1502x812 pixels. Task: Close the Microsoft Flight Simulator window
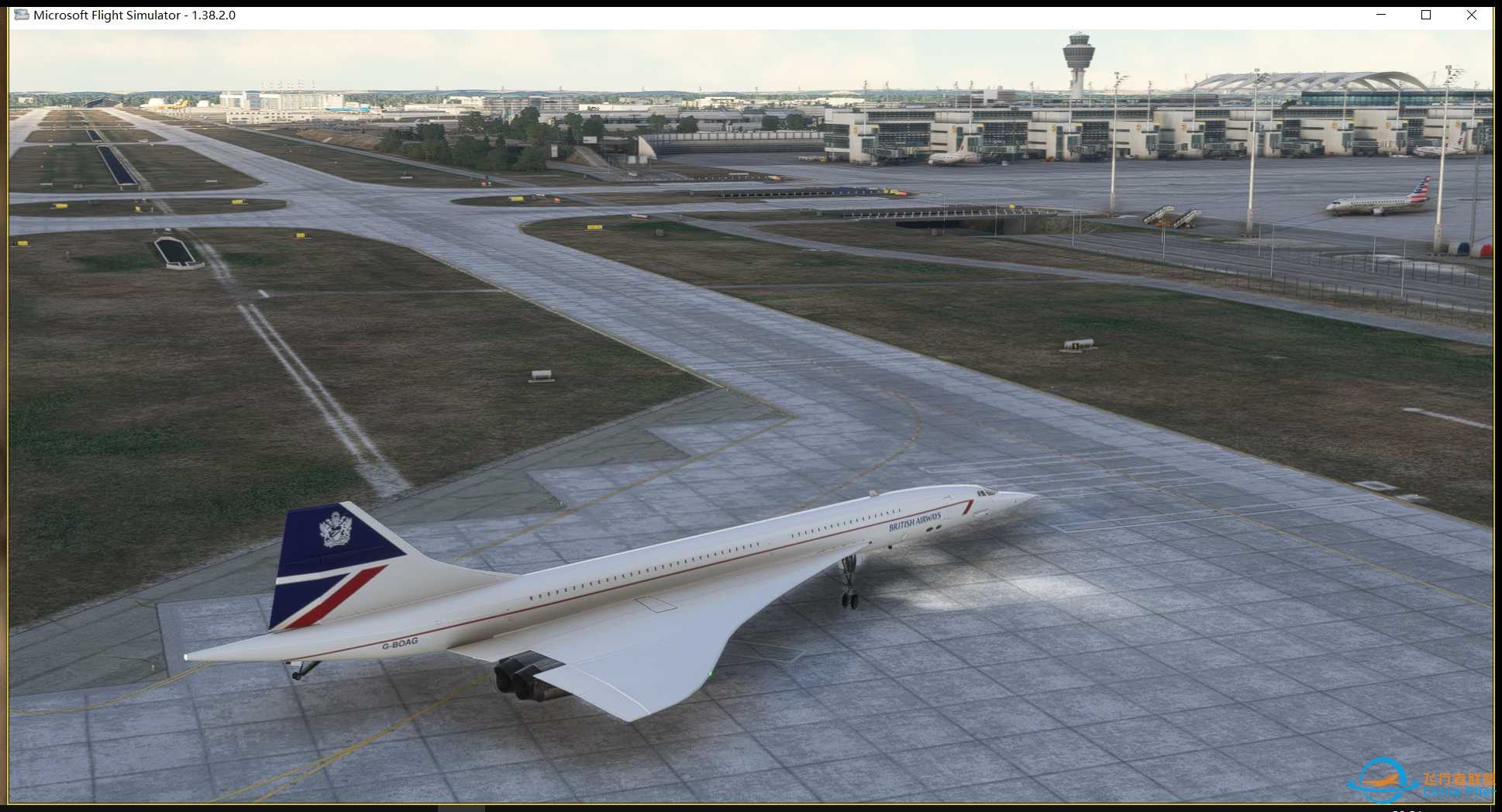point(1472,15)
